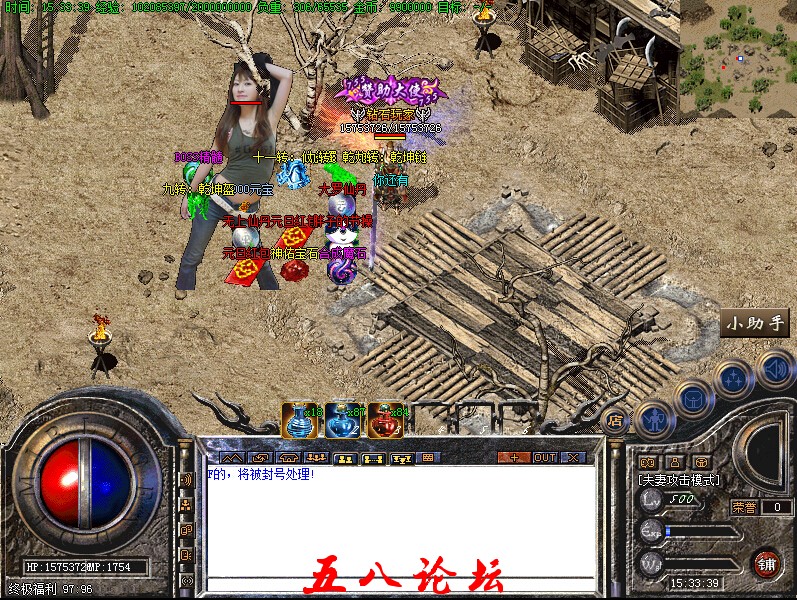Open the minimap in the corner

pyautogui.click(x=739, y=58)
